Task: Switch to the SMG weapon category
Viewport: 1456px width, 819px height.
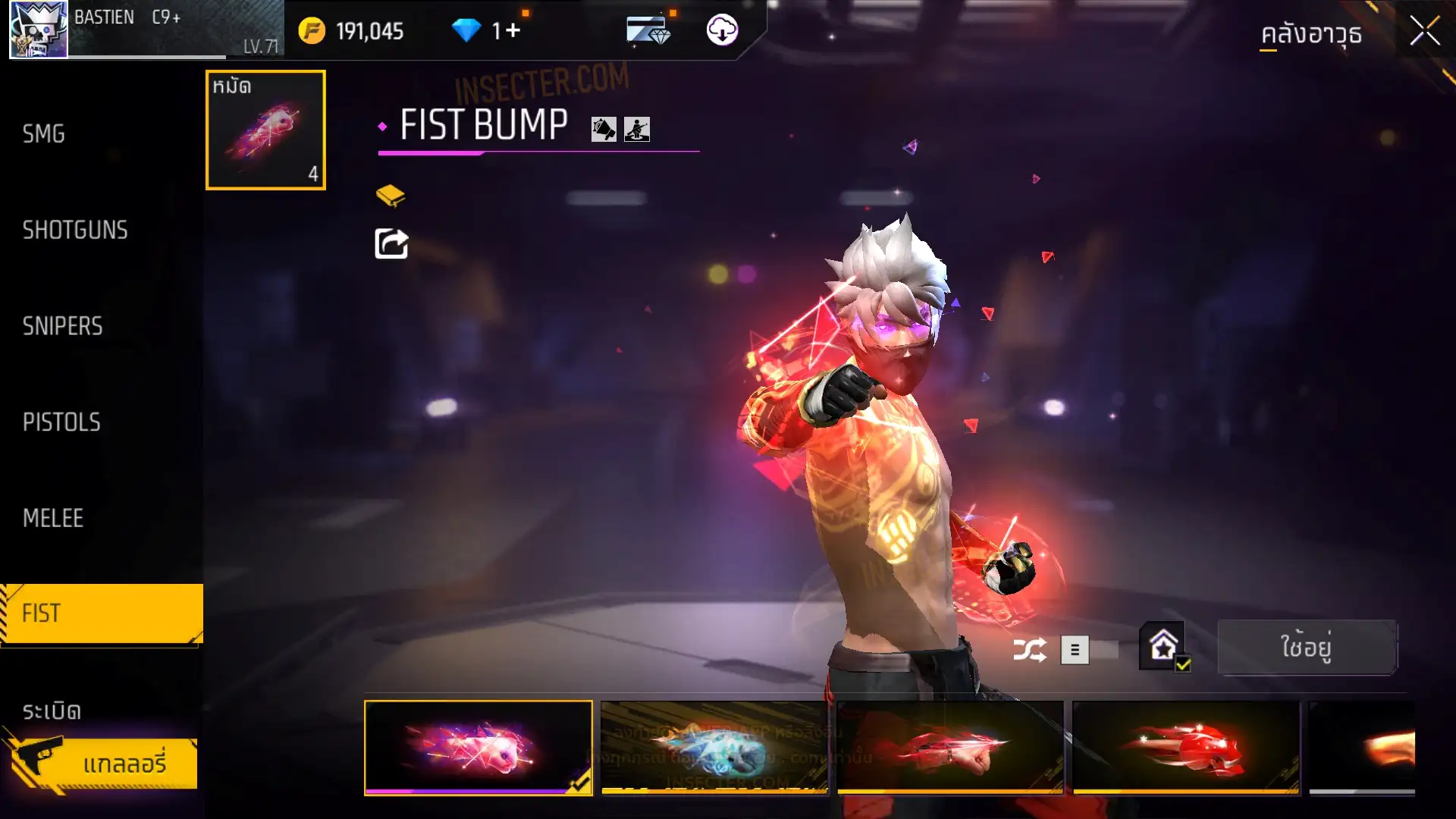Action: [x=44, y=134]
